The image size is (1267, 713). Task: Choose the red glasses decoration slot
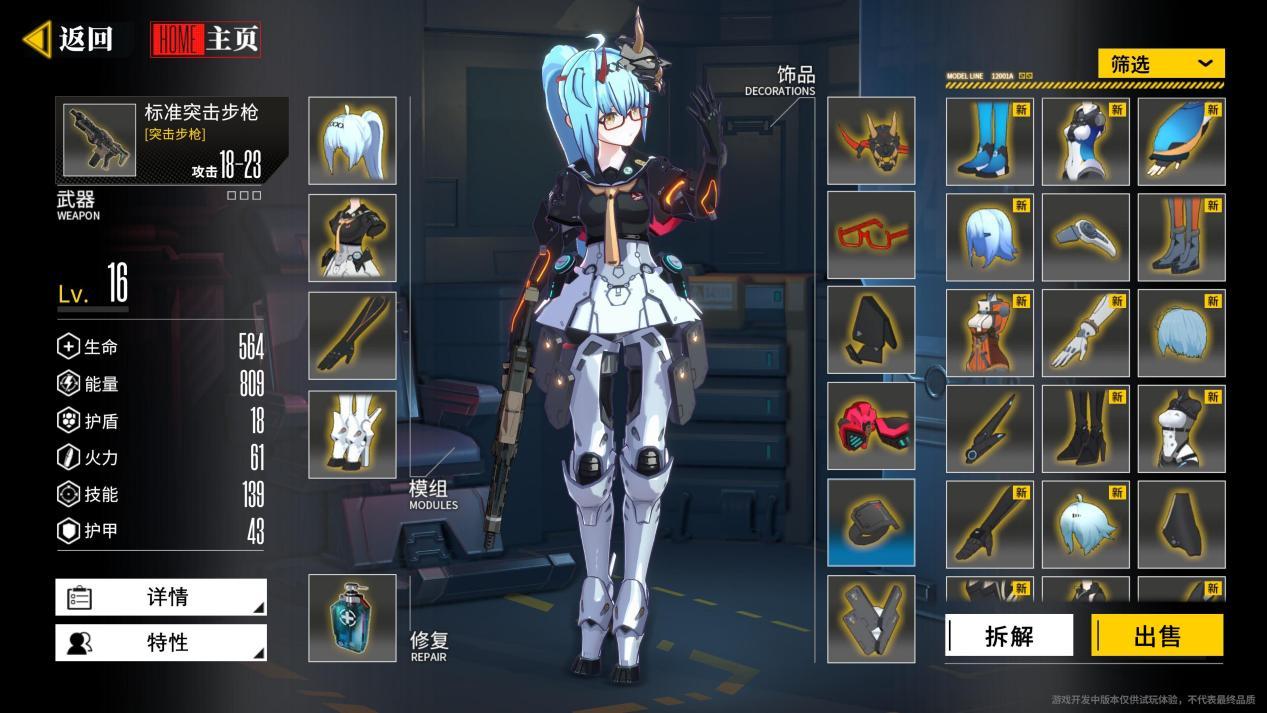pyautogui.click(x=871, y=235)
